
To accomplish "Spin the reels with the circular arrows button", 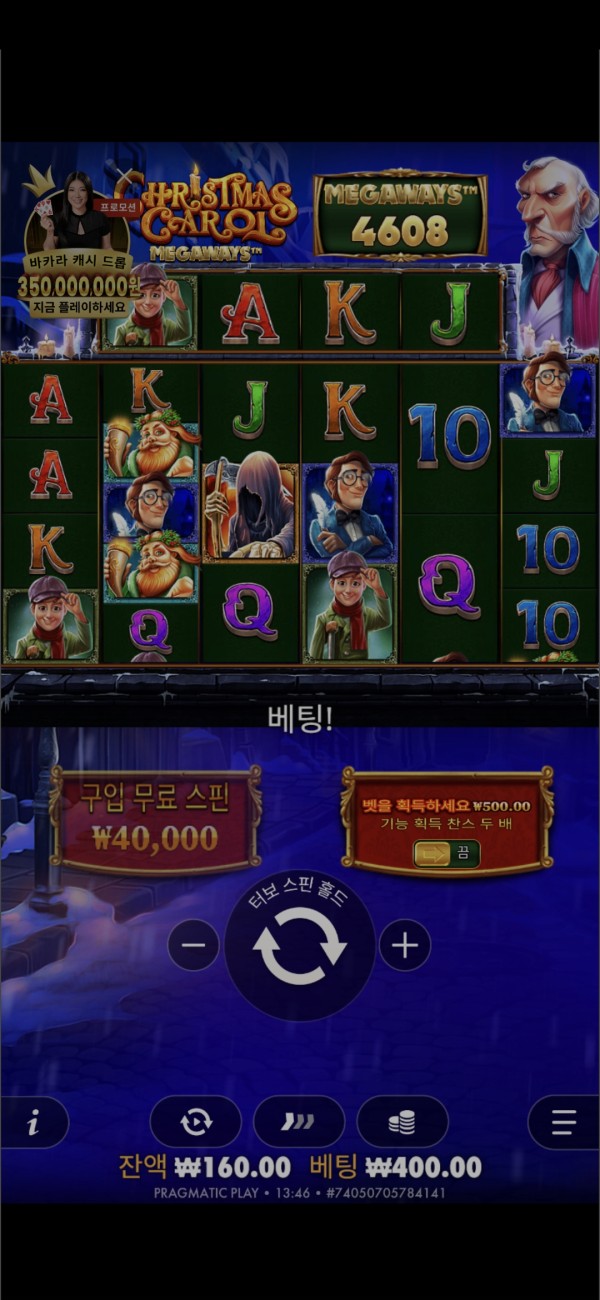I will (300, 946).
